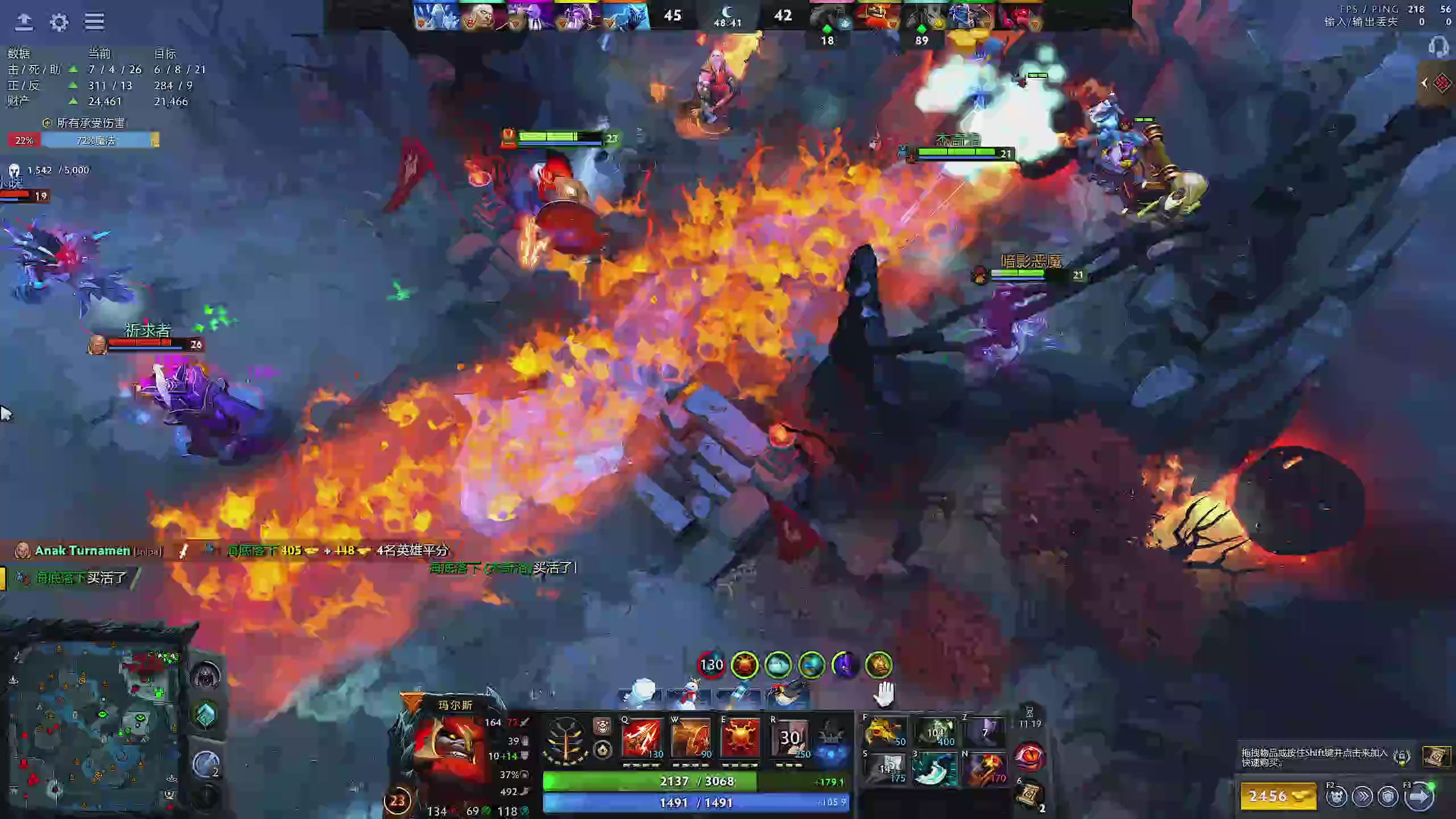Open the settings gear in the top-left corner
Viewport: 1456px width, 819px height.
point(59,22)
